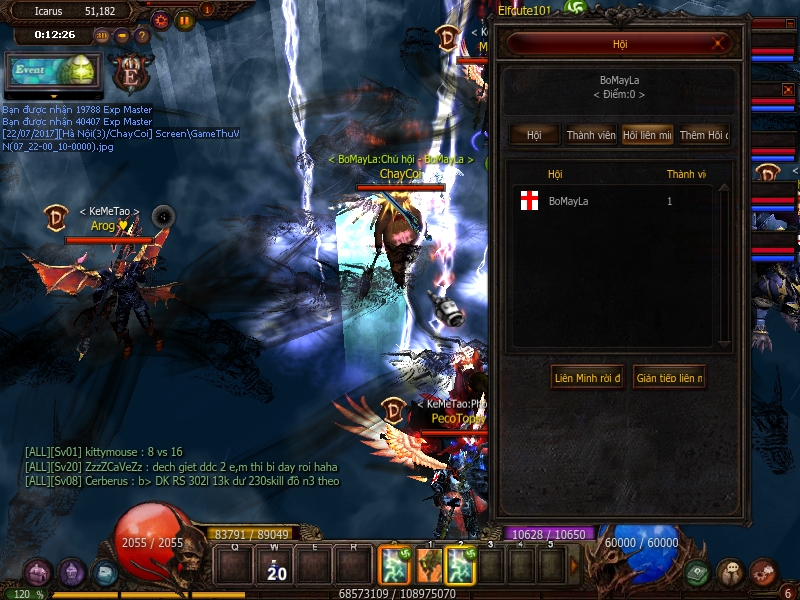Open the question mark help button

142,35
